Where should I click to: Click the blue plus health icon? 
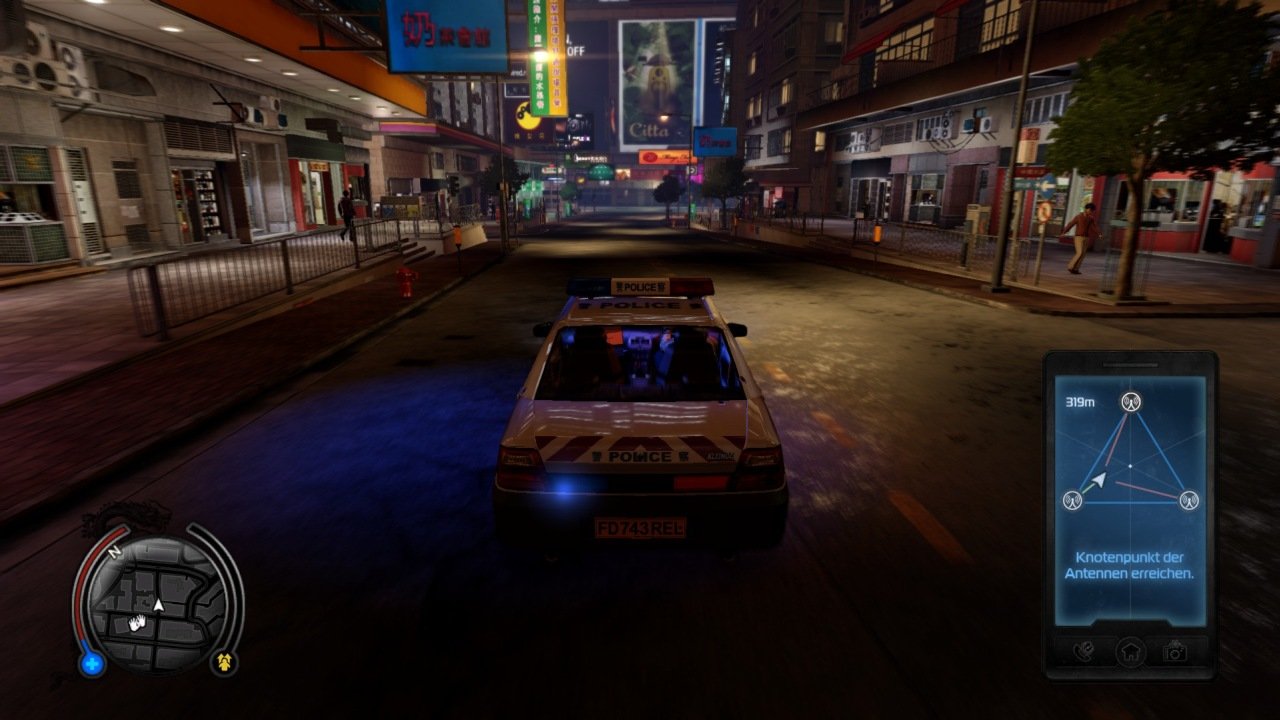[92, 663]
